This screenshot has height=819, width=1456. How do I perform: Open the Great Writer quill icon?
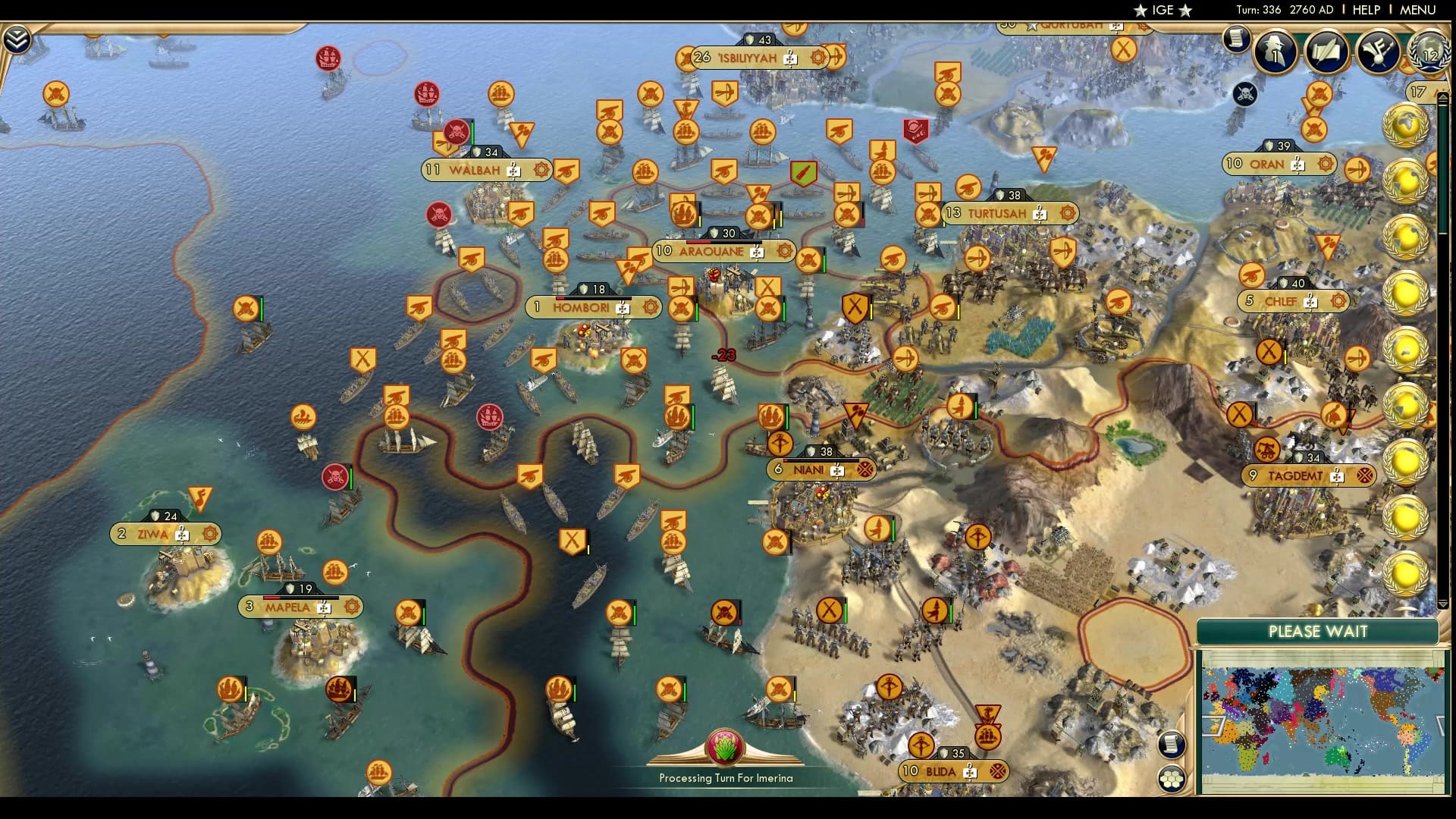pos(1327,52)
